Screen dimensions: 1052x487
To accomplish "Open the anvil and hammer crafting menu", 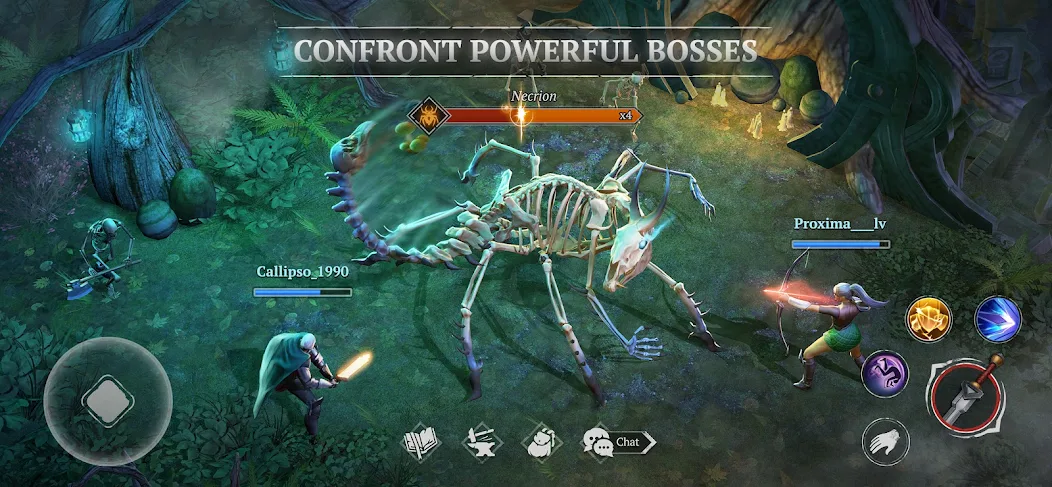I will tap(481, 441).
